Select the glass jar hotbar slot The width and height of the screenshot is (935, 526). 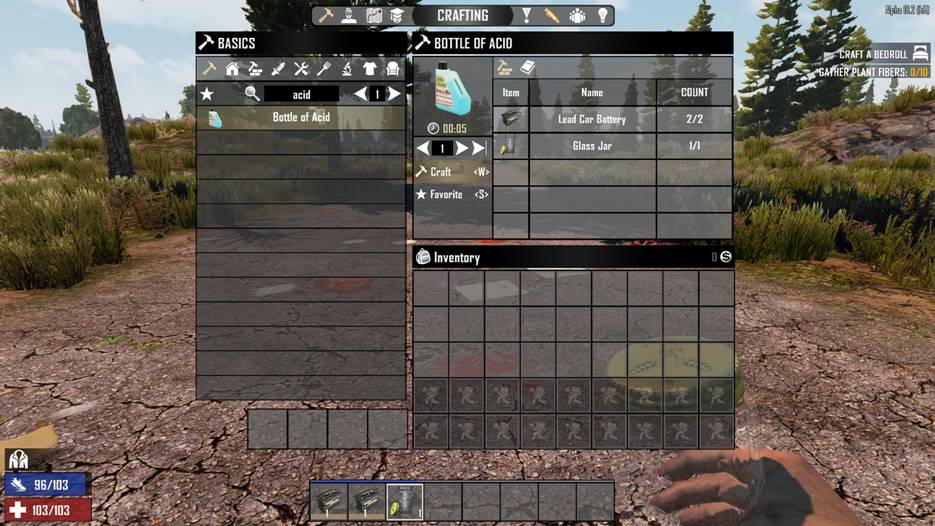405,500
